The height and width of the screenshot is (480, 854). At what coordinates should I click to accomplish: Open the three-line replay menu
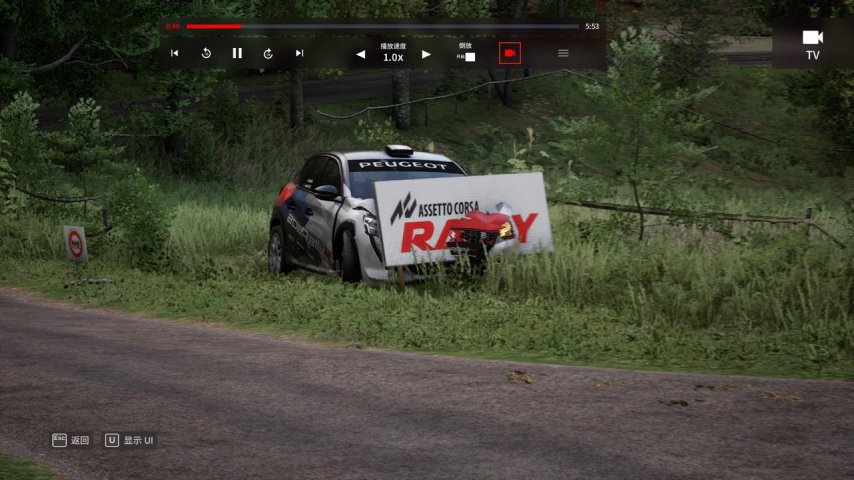coord(563,53)
